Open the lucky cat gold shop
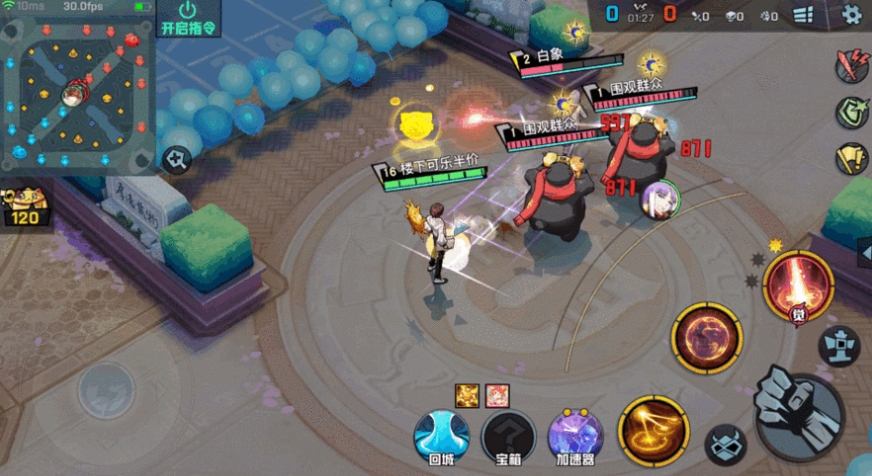The width and height of the screenshot is (872, 476). point(24,207)
